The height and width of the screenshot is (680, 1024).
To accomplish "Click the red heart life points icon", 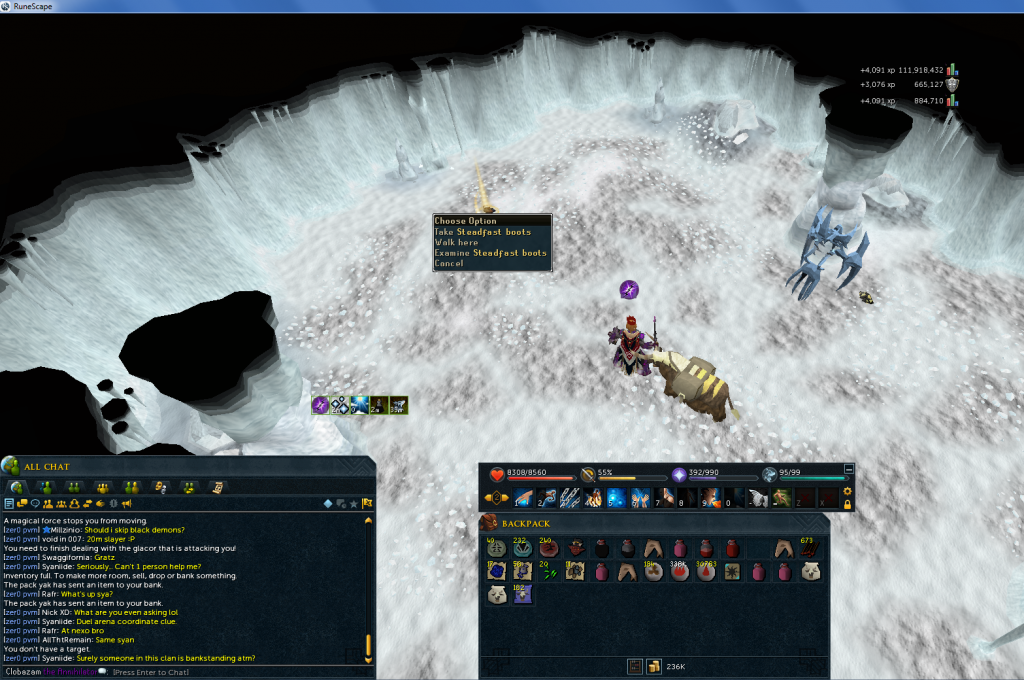I will (498, 476).
